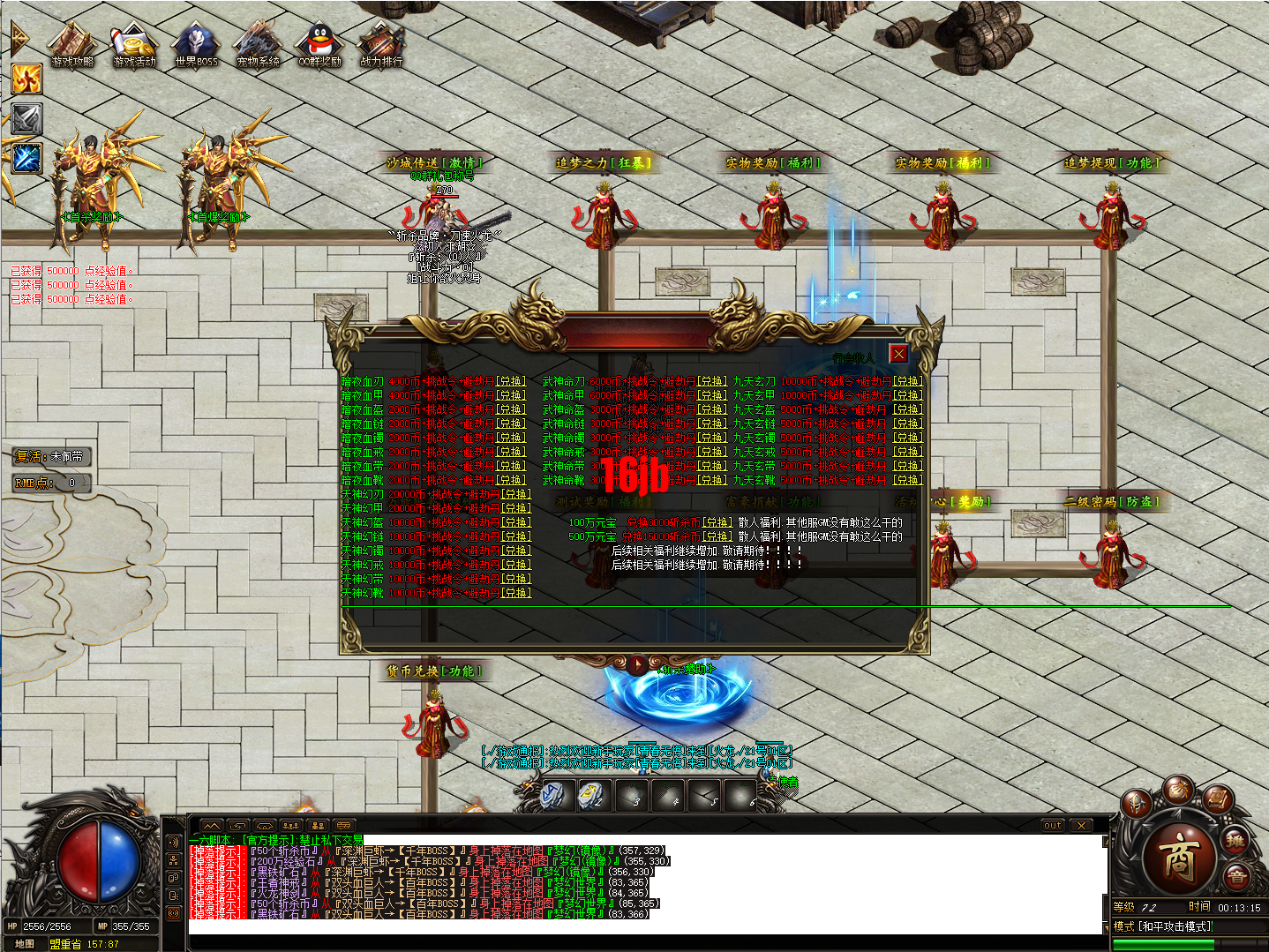The width and height of the screenshot is (1269, 952).
Task: Exchange 500万元宝 for 15000 斩杀币
Action: pyautogui.click(x=717, y=537)
